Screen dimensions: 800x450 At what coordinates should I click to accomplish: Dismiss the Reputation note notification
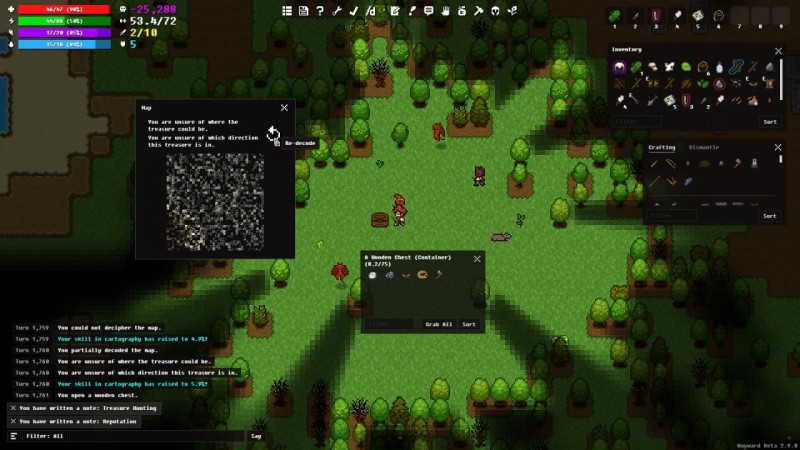[x=12, y=421]
